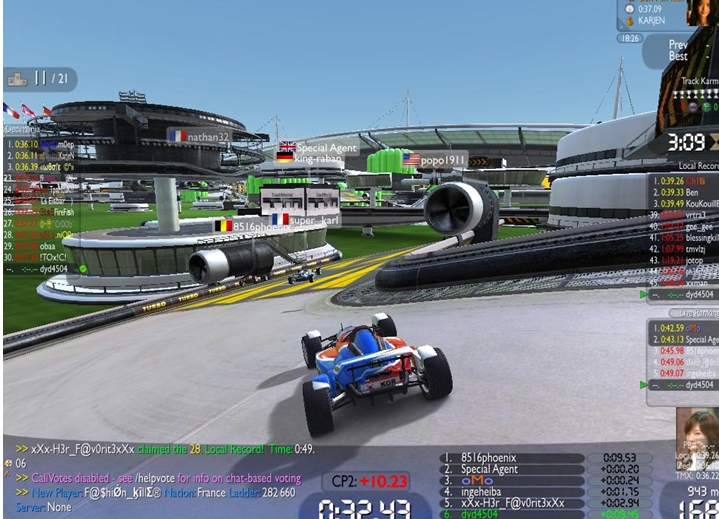Open the player avatar card above the speedometer
Viewport: 719px width, 519px height.
pos(696,430)
